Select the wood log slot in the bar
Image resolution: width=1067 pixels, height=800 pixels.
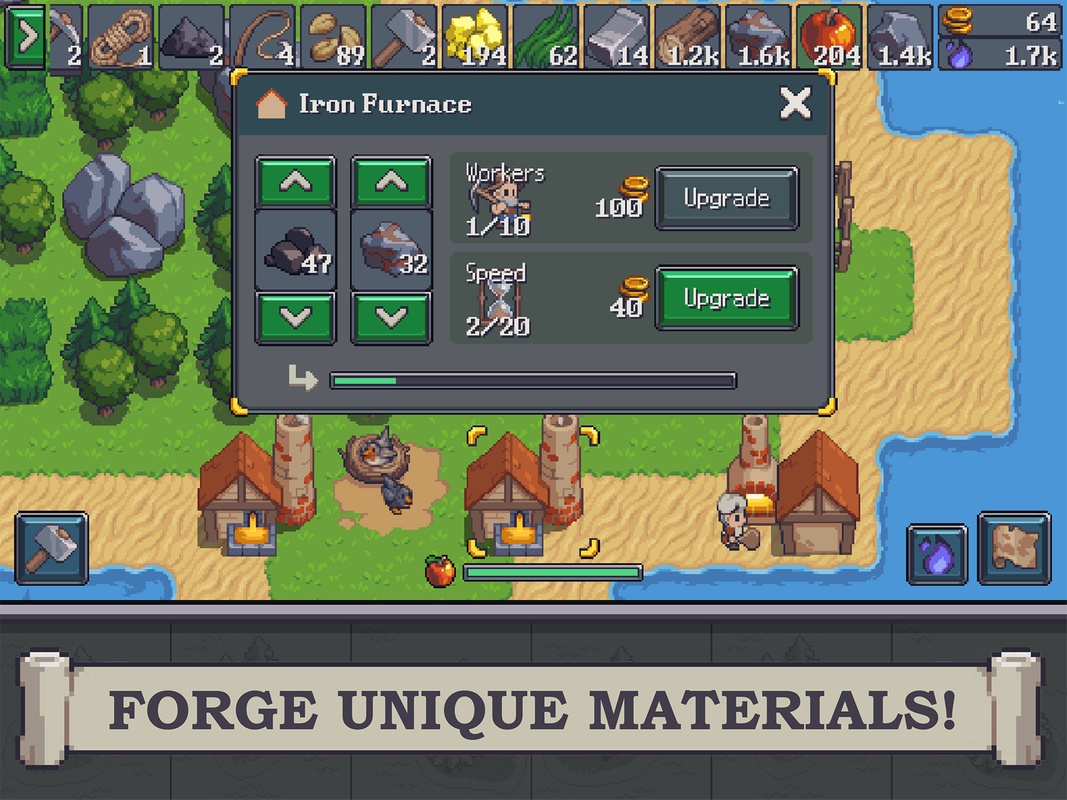pos(687,38)
